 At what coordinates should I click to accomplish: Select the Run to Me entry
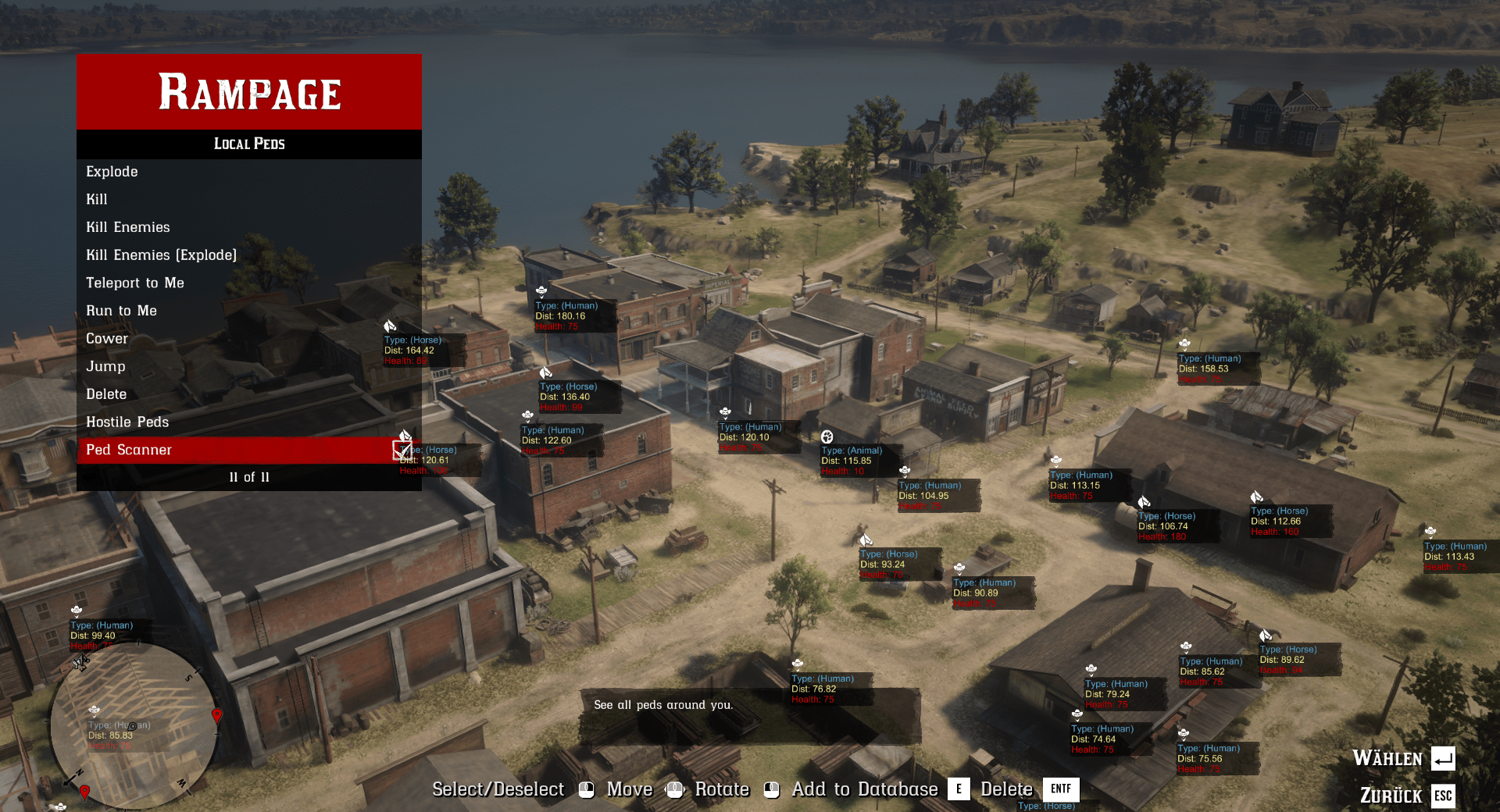[x=121, y=311]
